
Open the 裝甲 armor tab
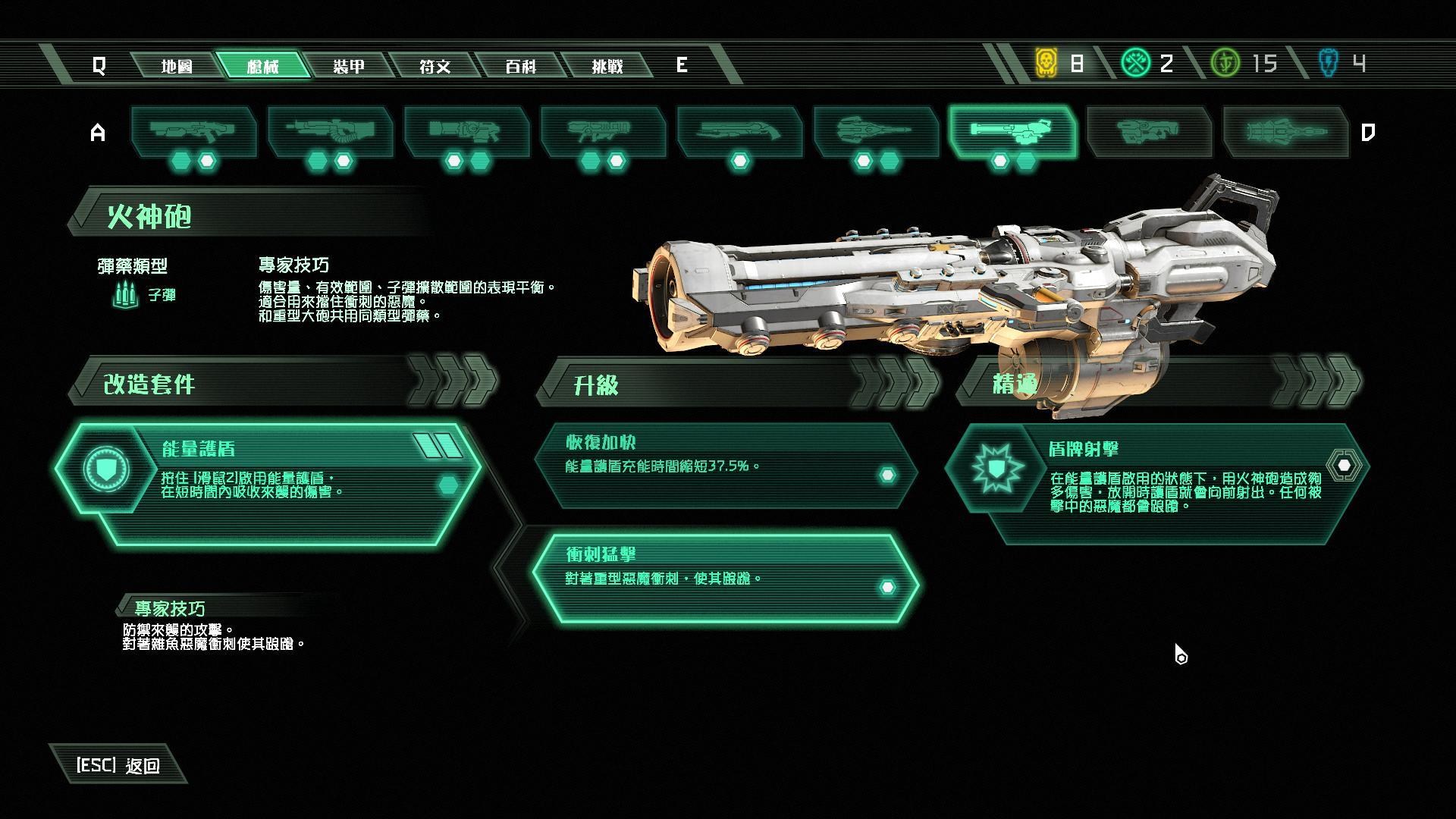click(x=349, y=66)
